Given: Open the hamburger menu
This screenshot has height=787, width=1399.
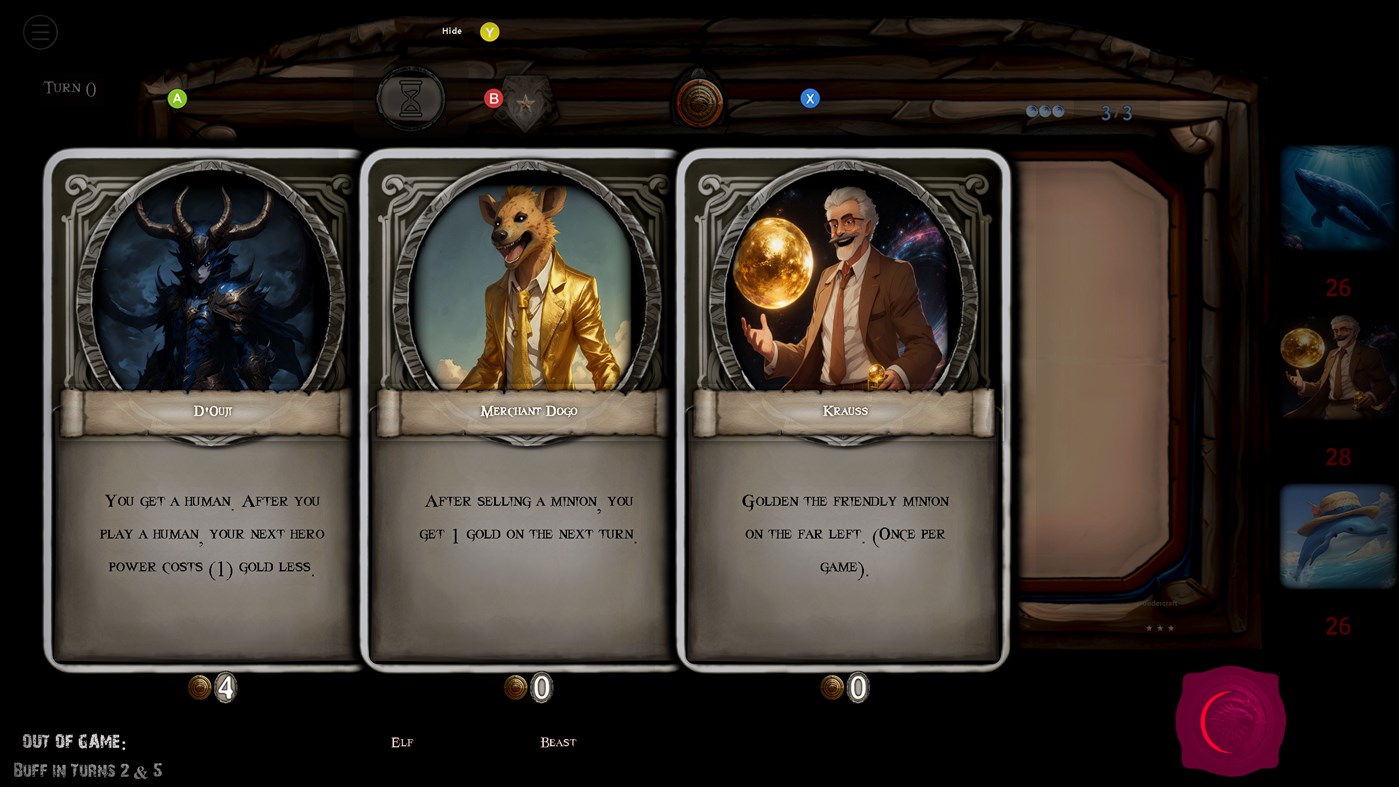Looking at the screenshot, I should tap(40, 31).
